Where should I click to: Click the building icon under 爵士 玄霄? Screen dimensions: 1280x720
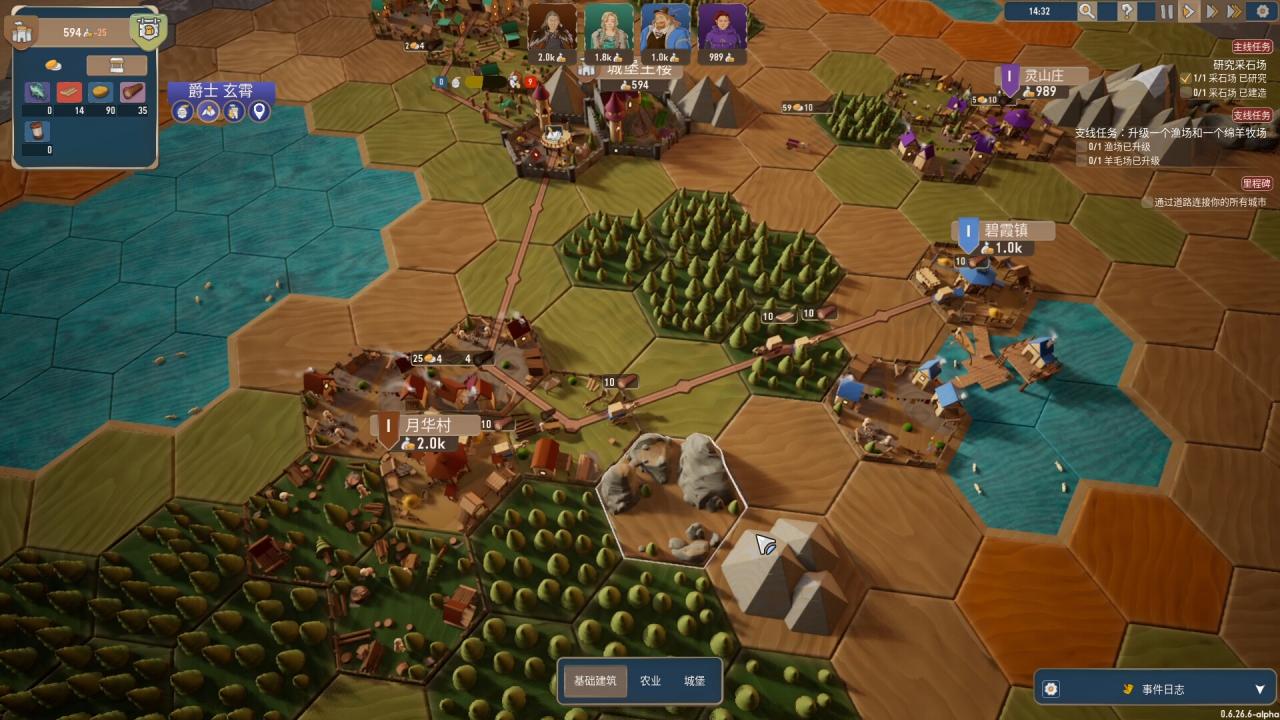point(233,111)
